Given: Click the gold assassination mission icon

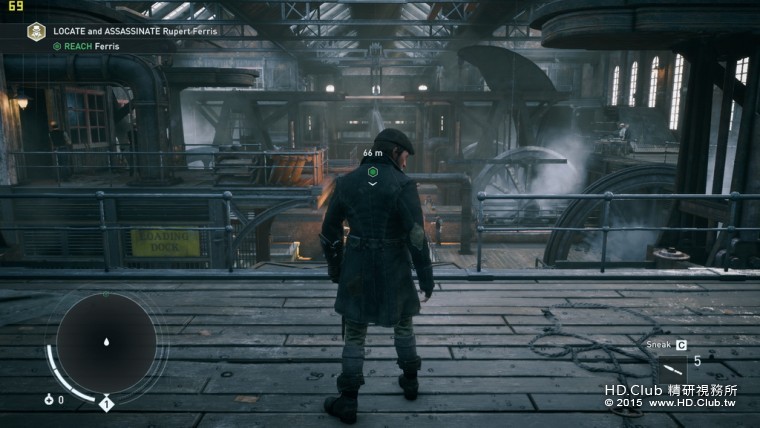Looking at the screenshot, I should pyautogui.click(x=36, y=32).
